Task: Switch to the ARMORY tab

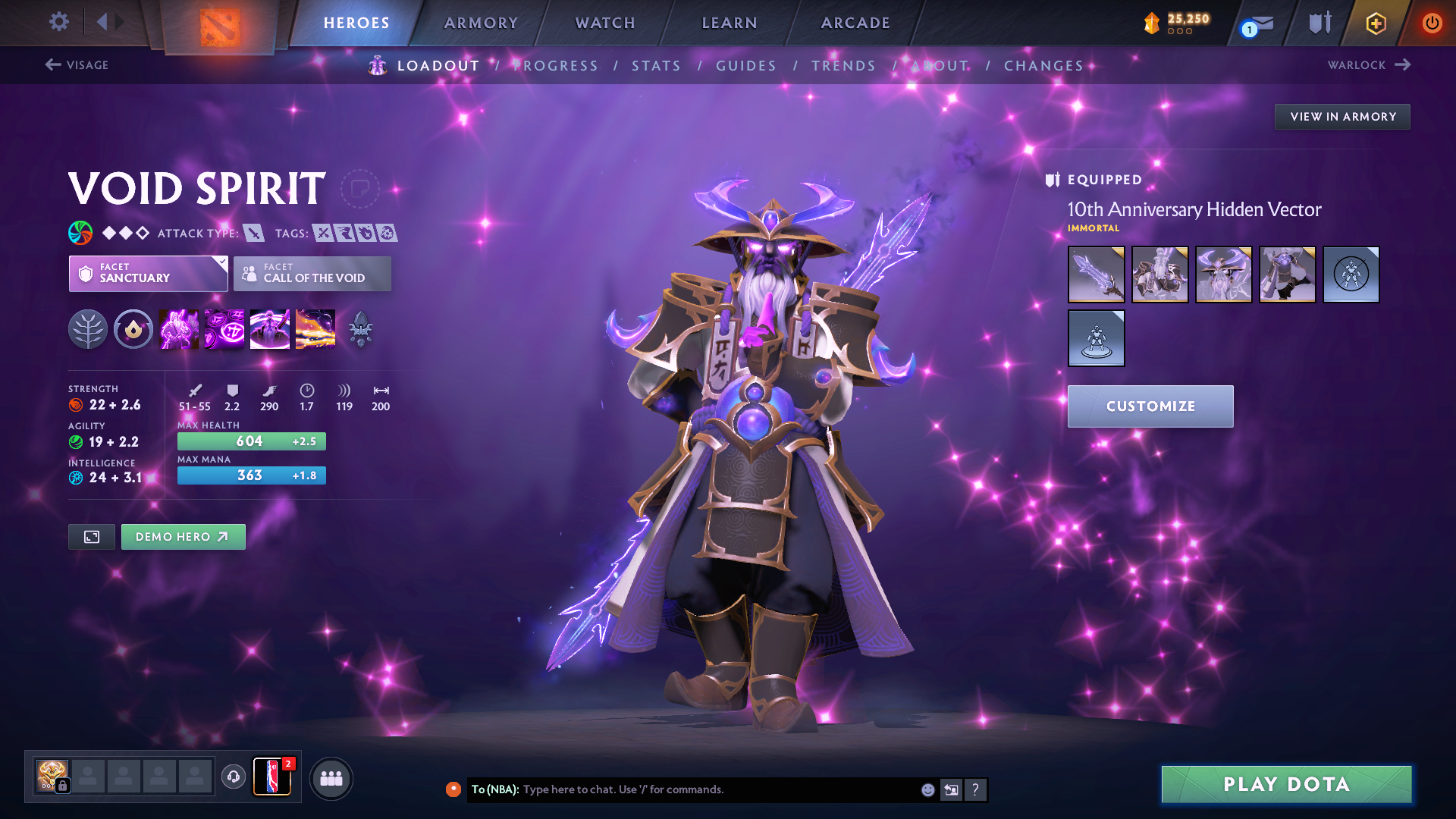Action: pos(481,23)
